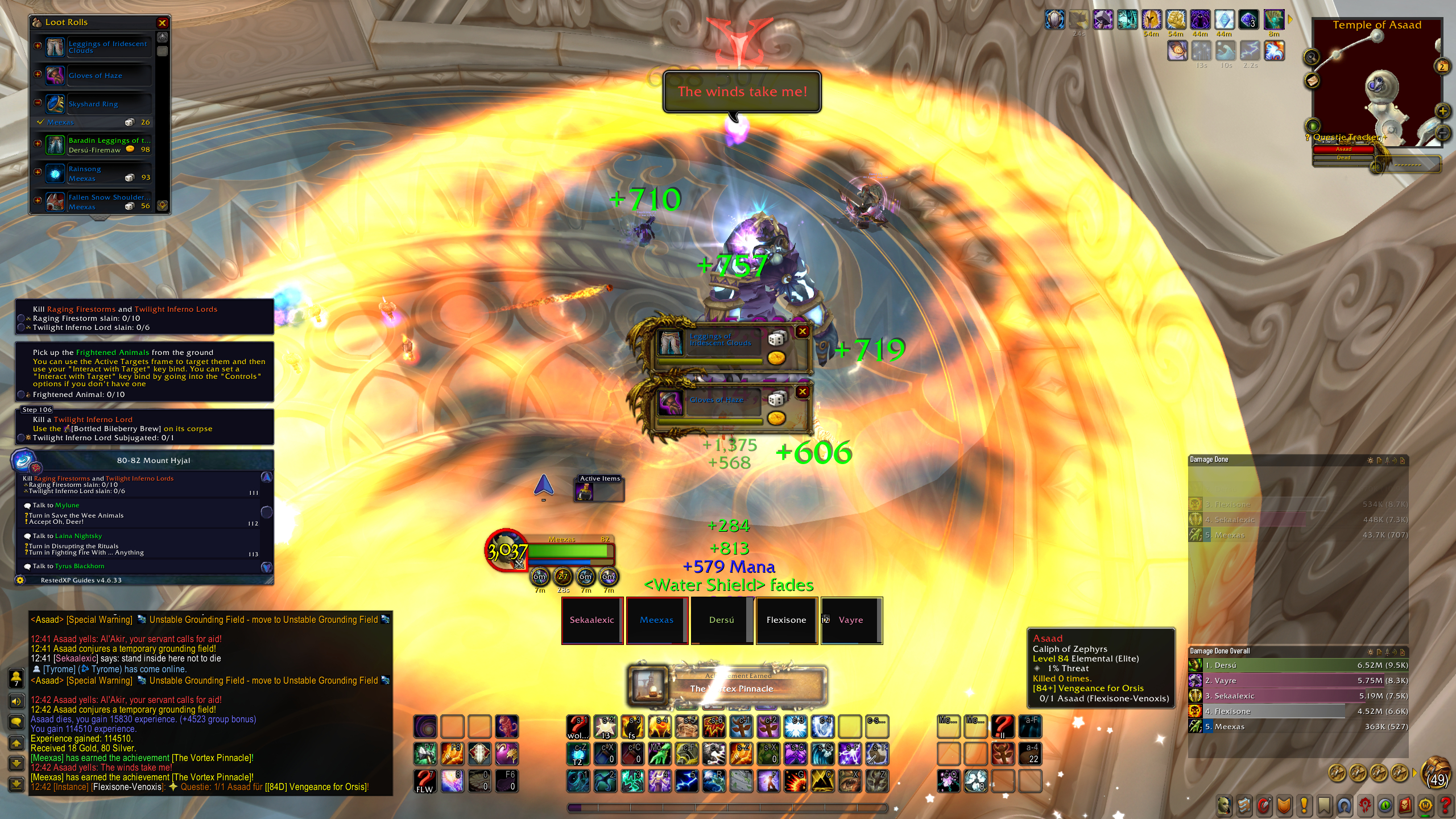
Task: Roll Greed on Leggings of Iridescent Clouds
Action: click(776, 358)
